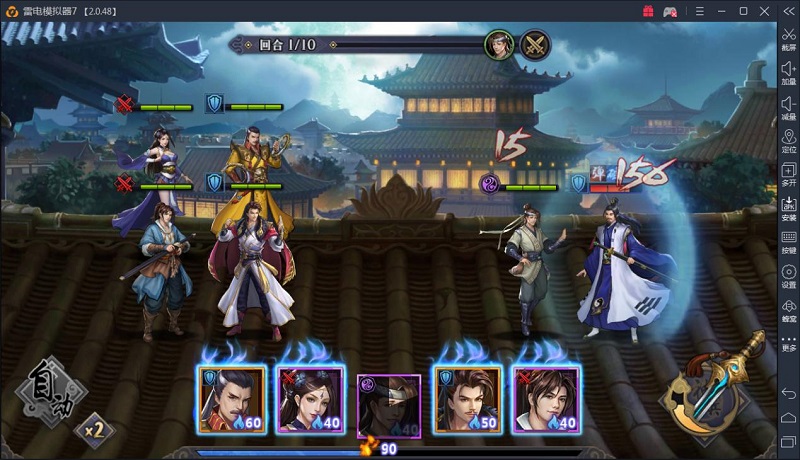Change battle speed with the ×2 button
The image size is (800, 460).
pyautogui.click(x=94, y=429)
